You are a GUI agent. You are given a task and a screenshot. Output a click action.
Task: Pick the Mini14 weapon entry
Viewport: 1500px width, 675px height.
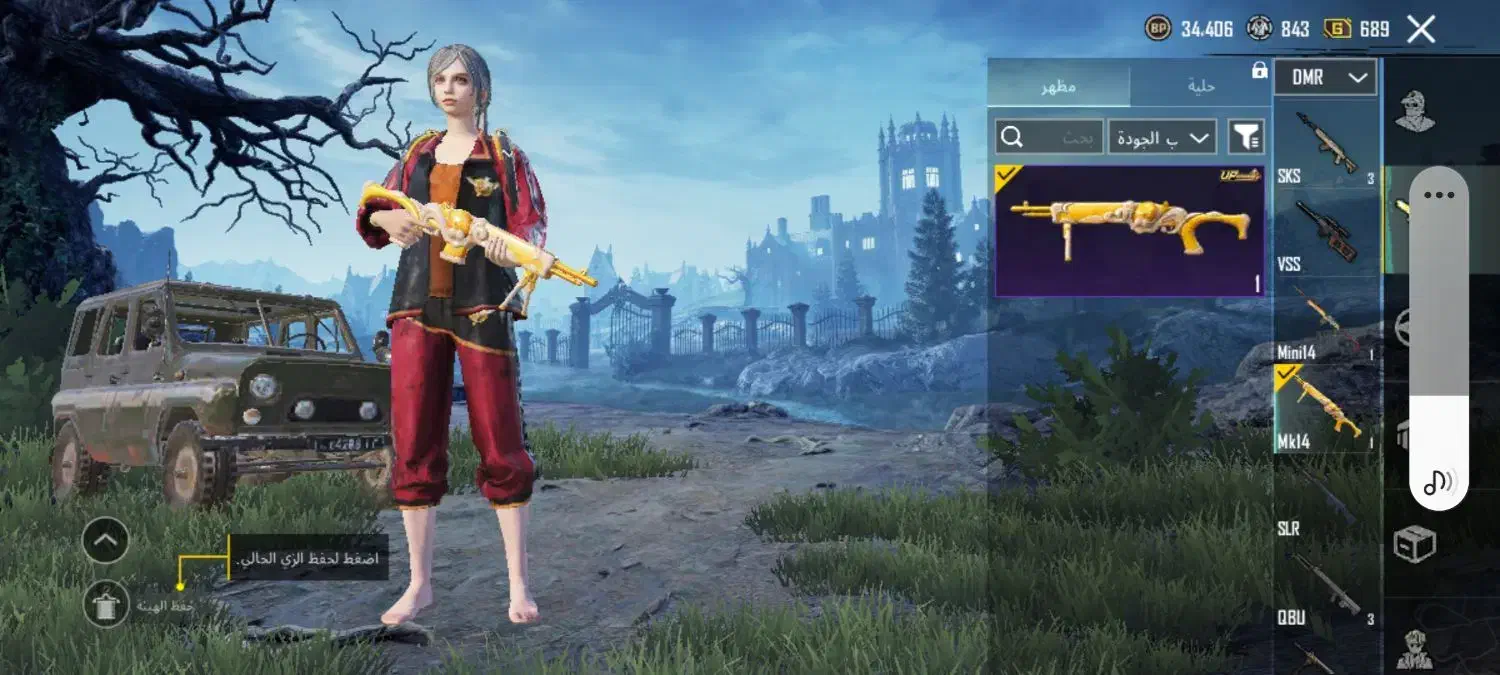tap(1326, 322)
